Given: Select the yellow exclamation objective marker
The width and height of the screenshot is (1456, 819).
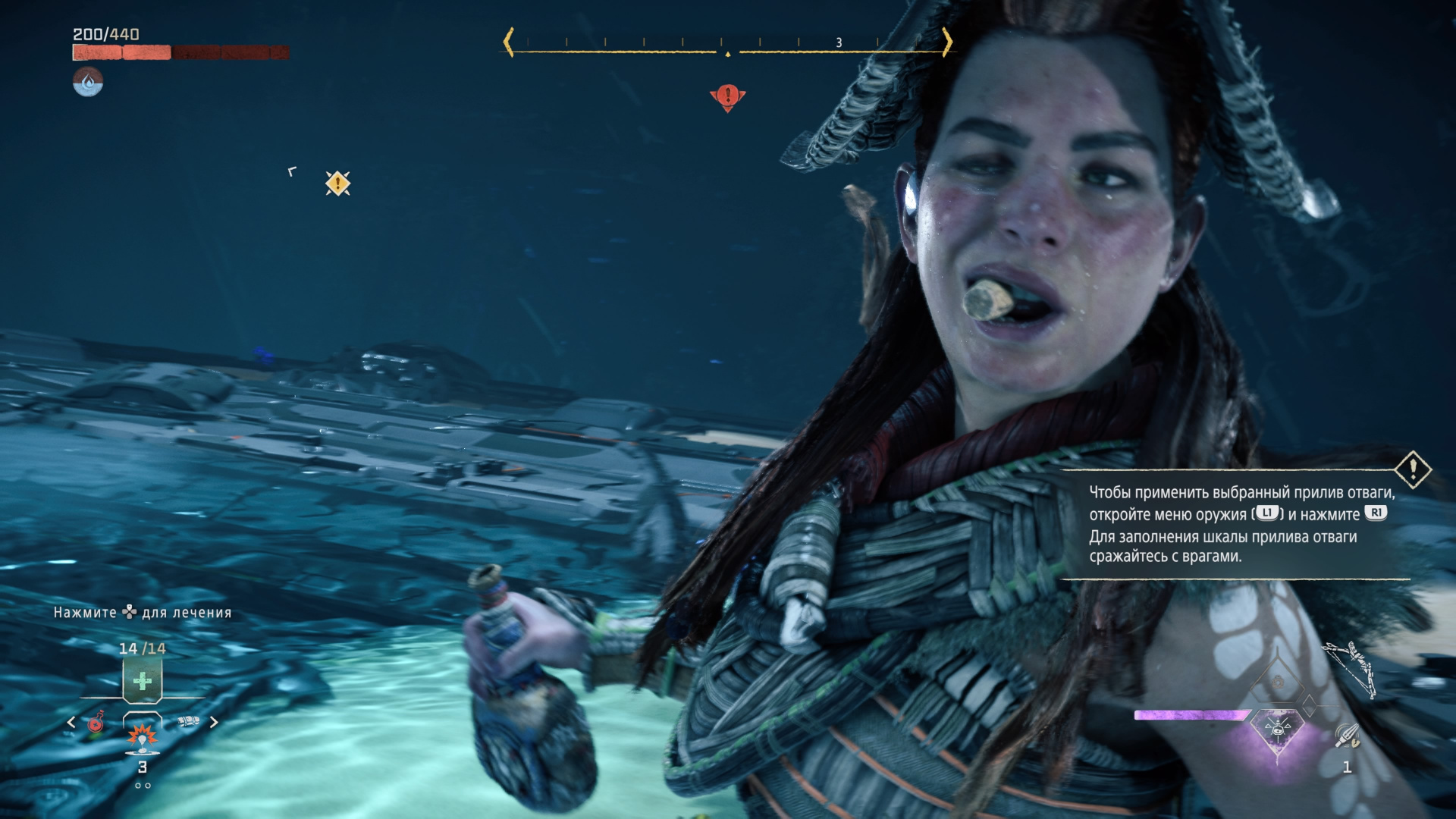Looking at the screenshot, I should [x=337, y=184].
